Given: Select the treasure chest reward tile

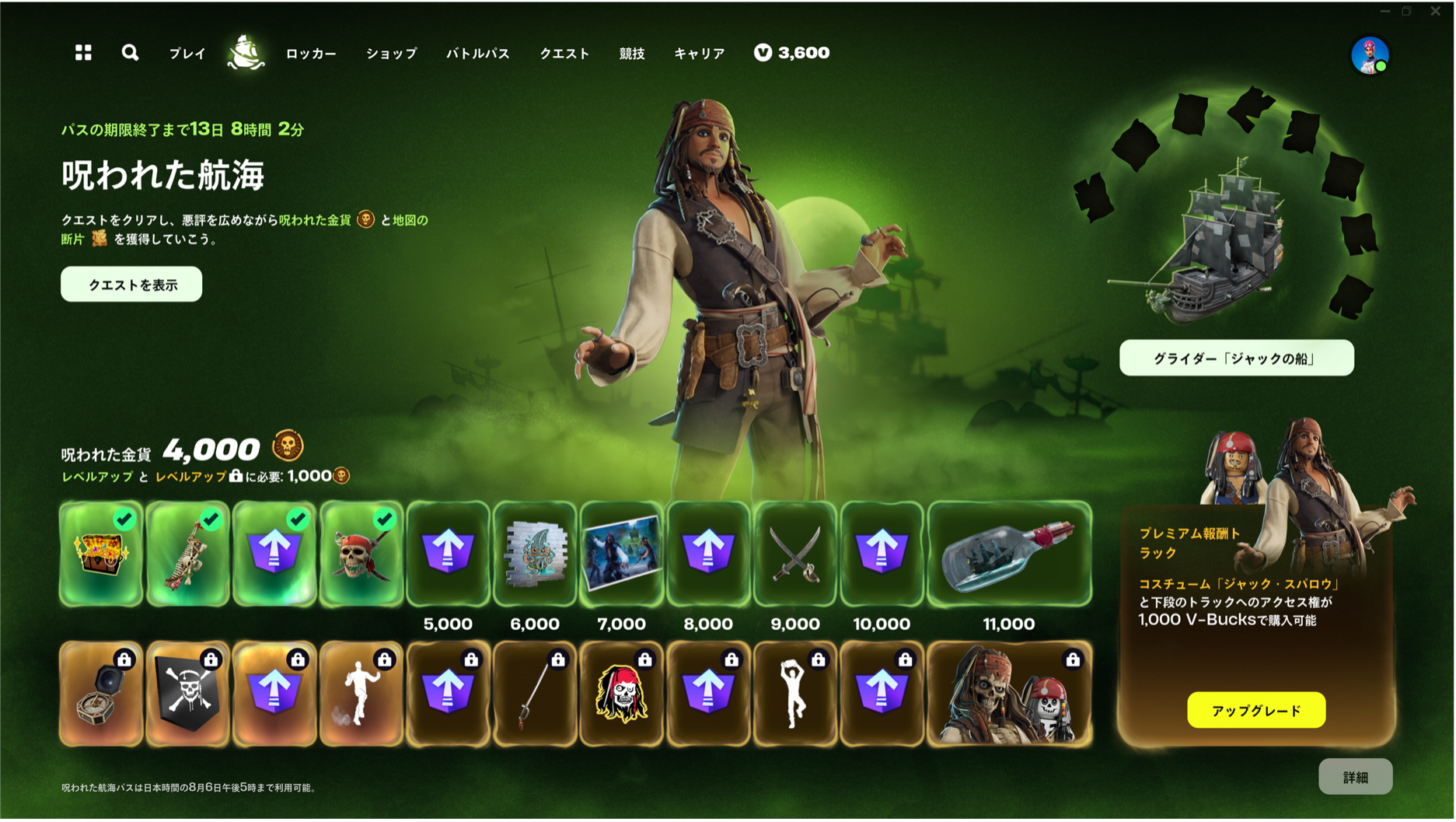Looking at the screenshot, I should pyautogui.click(x=101, y=554).
